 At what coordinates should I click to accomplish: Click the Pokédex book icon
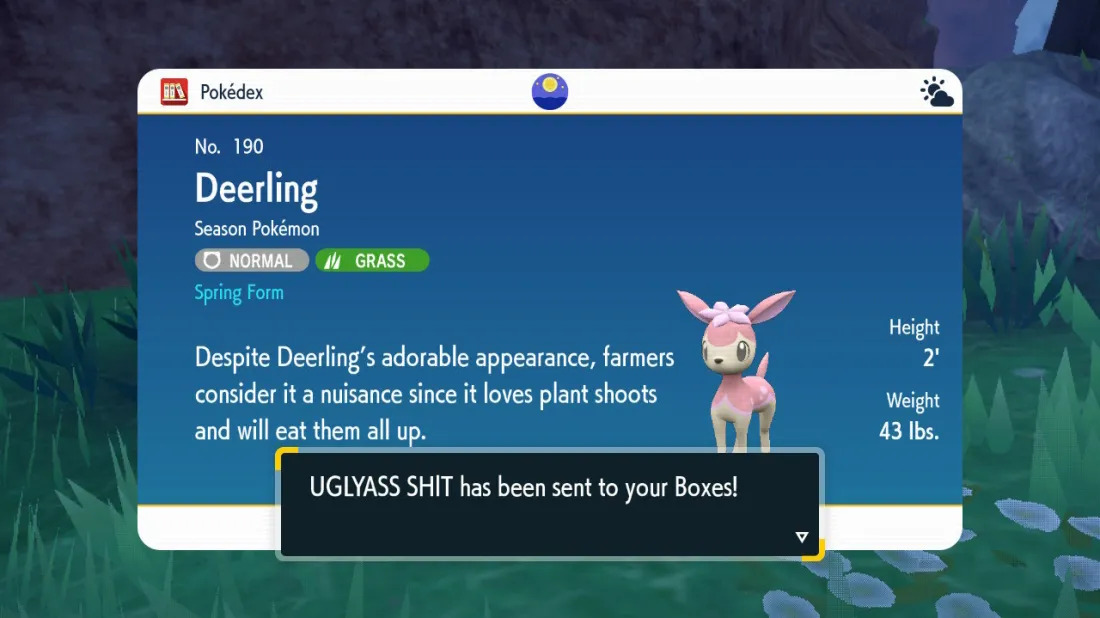(174, 92)
